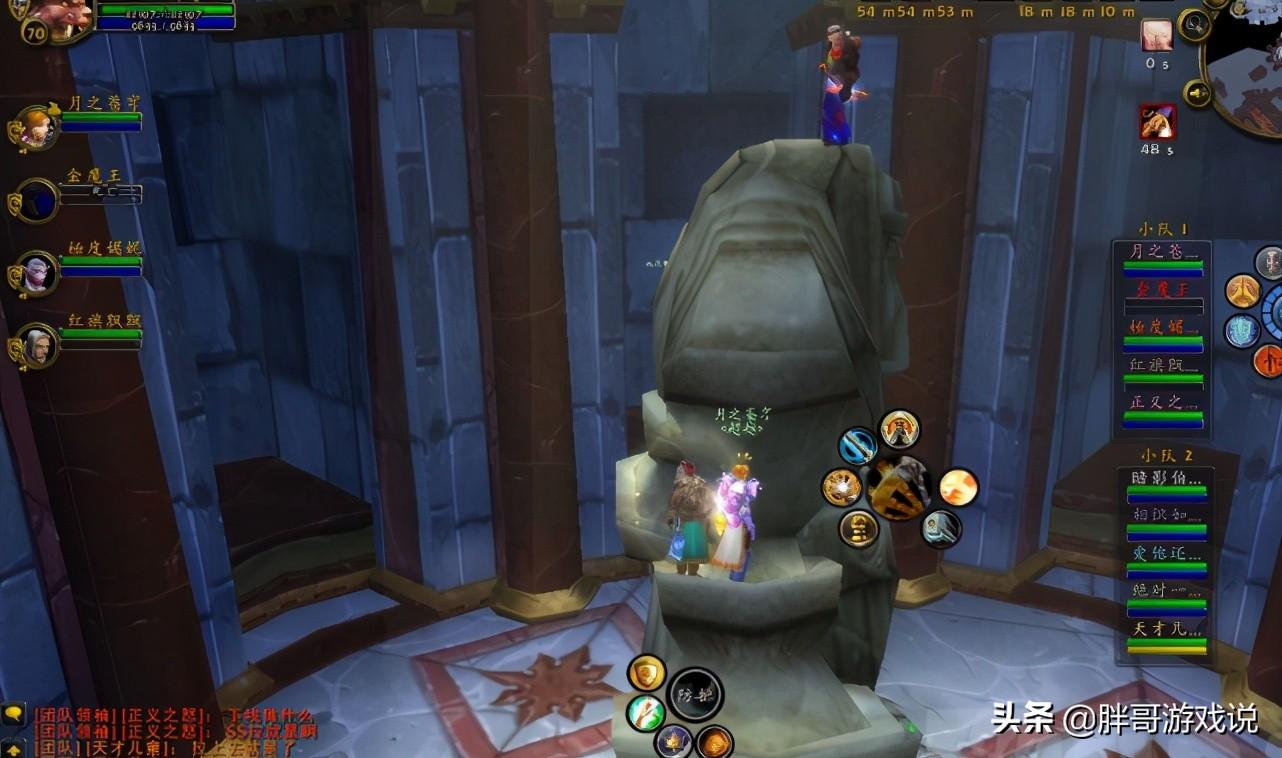The height and width of the screenshot is (758, 1282).
Task: Click the pink buff icon showing 0 s
Action: point(1157,35)
